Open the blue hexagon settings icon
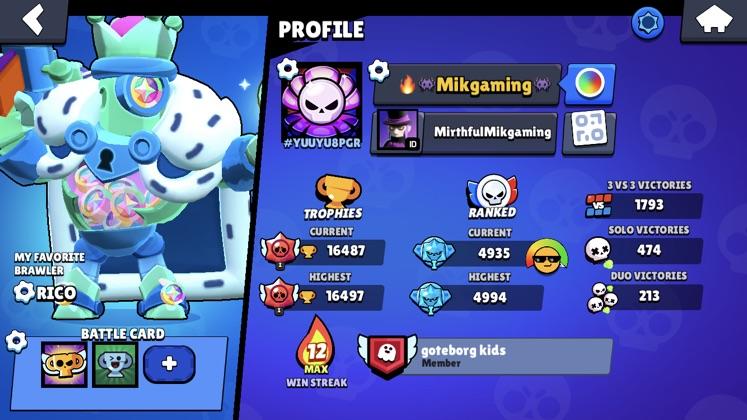Image resolution: width=747 pixels, height=420 pixels. click(647, 22)
